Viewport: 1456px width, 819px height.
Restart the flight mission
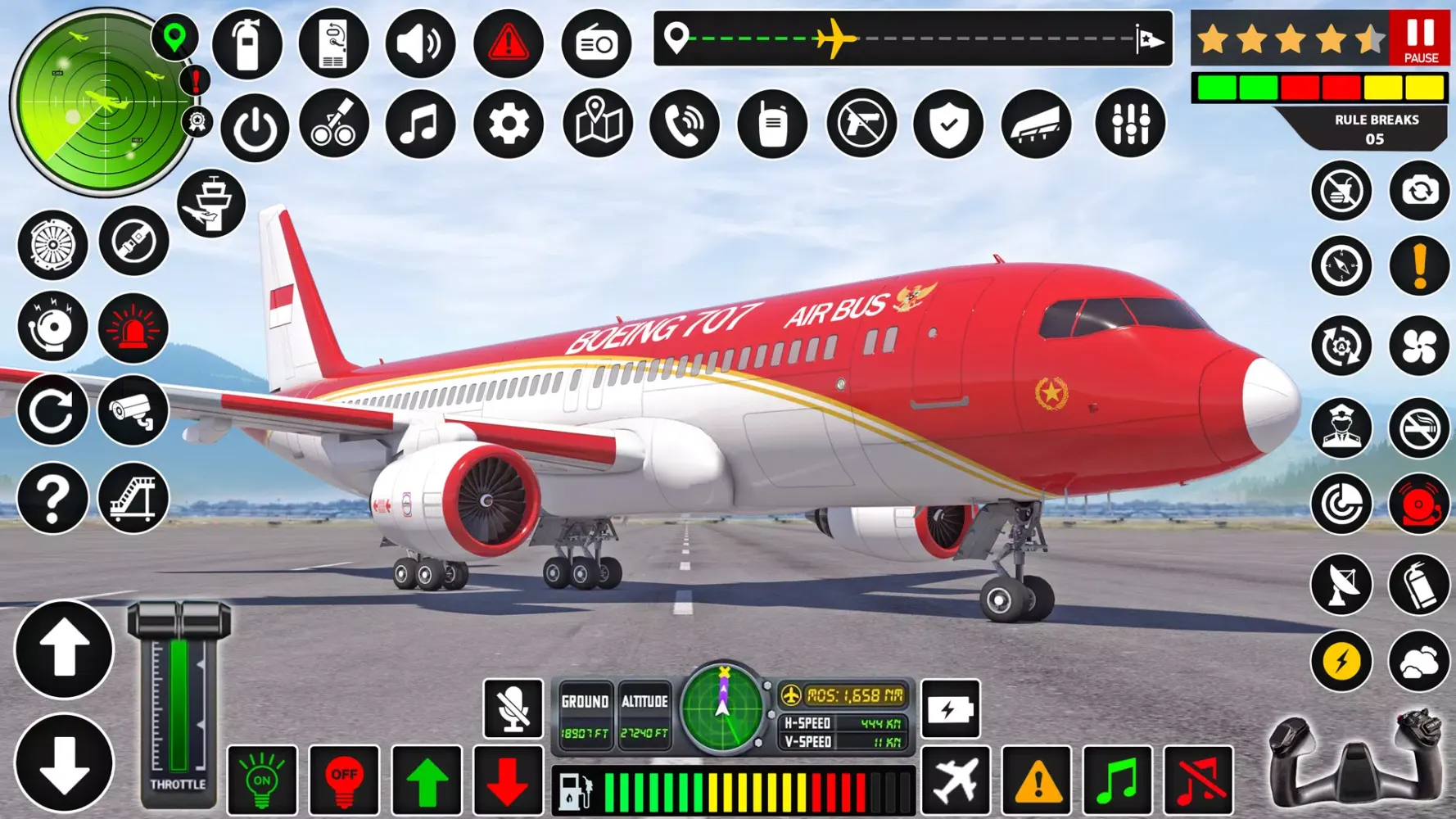click(x=52, y=409)
